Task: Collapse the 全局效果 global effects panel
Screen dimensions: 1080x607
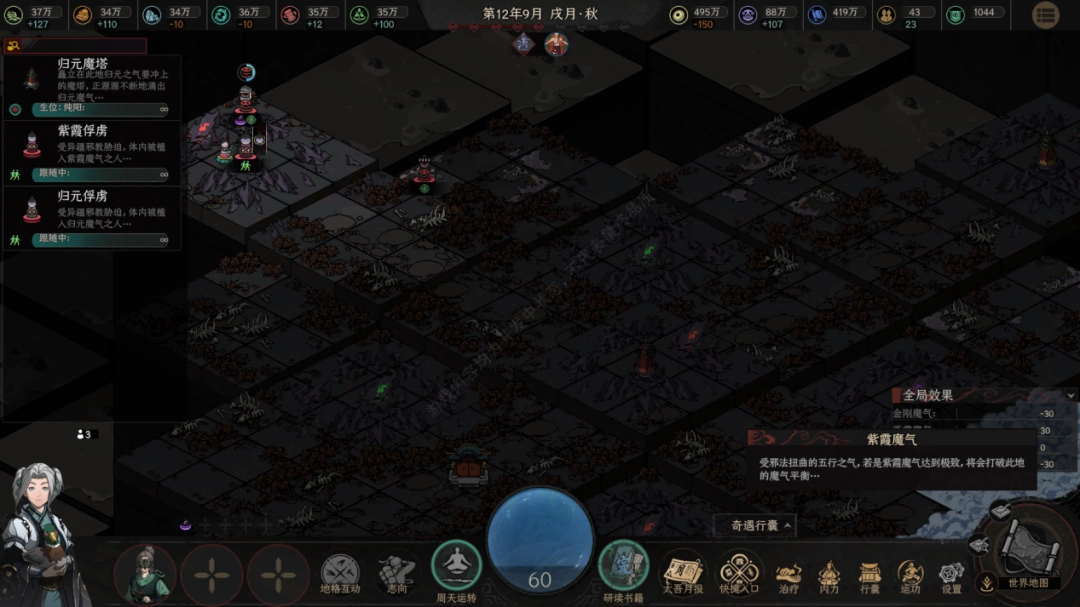Action: point(1070,396)
